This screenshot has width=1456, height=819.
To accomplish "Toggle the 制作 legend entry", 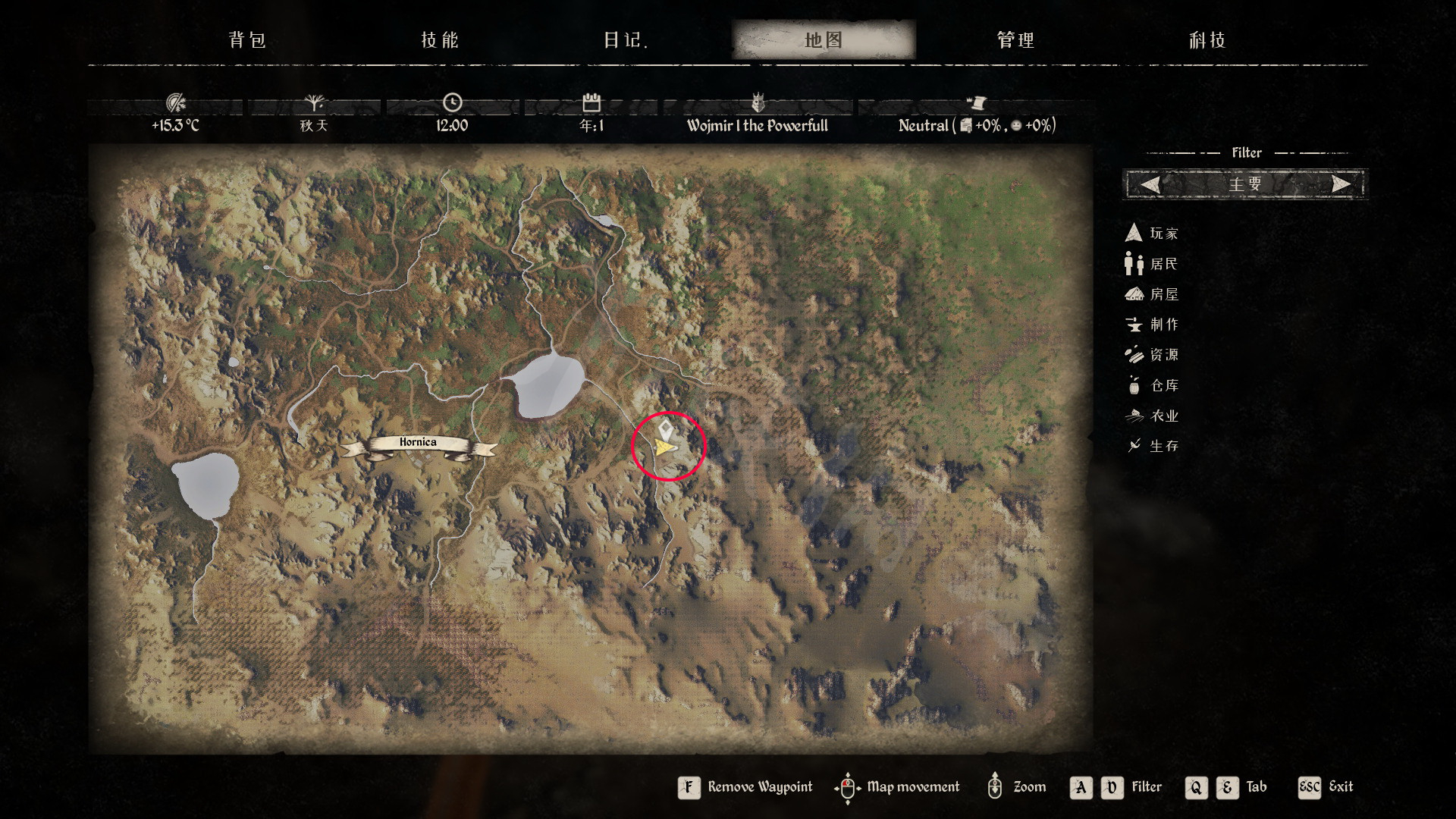I will click(x=1152, y=325).
